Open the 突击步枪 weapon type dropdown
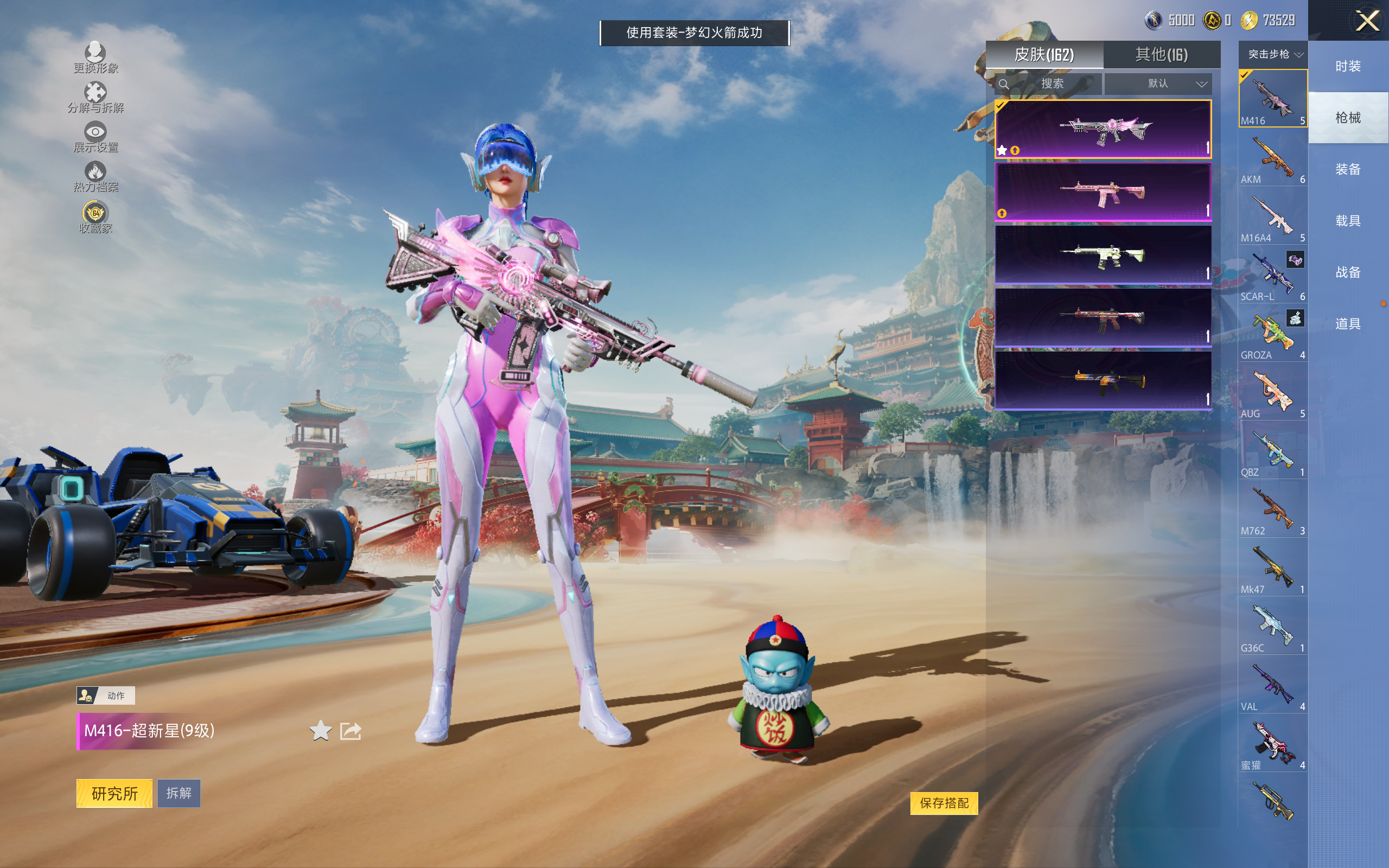Viewport: 1389px width, 868px height. tap(1272, 55)
